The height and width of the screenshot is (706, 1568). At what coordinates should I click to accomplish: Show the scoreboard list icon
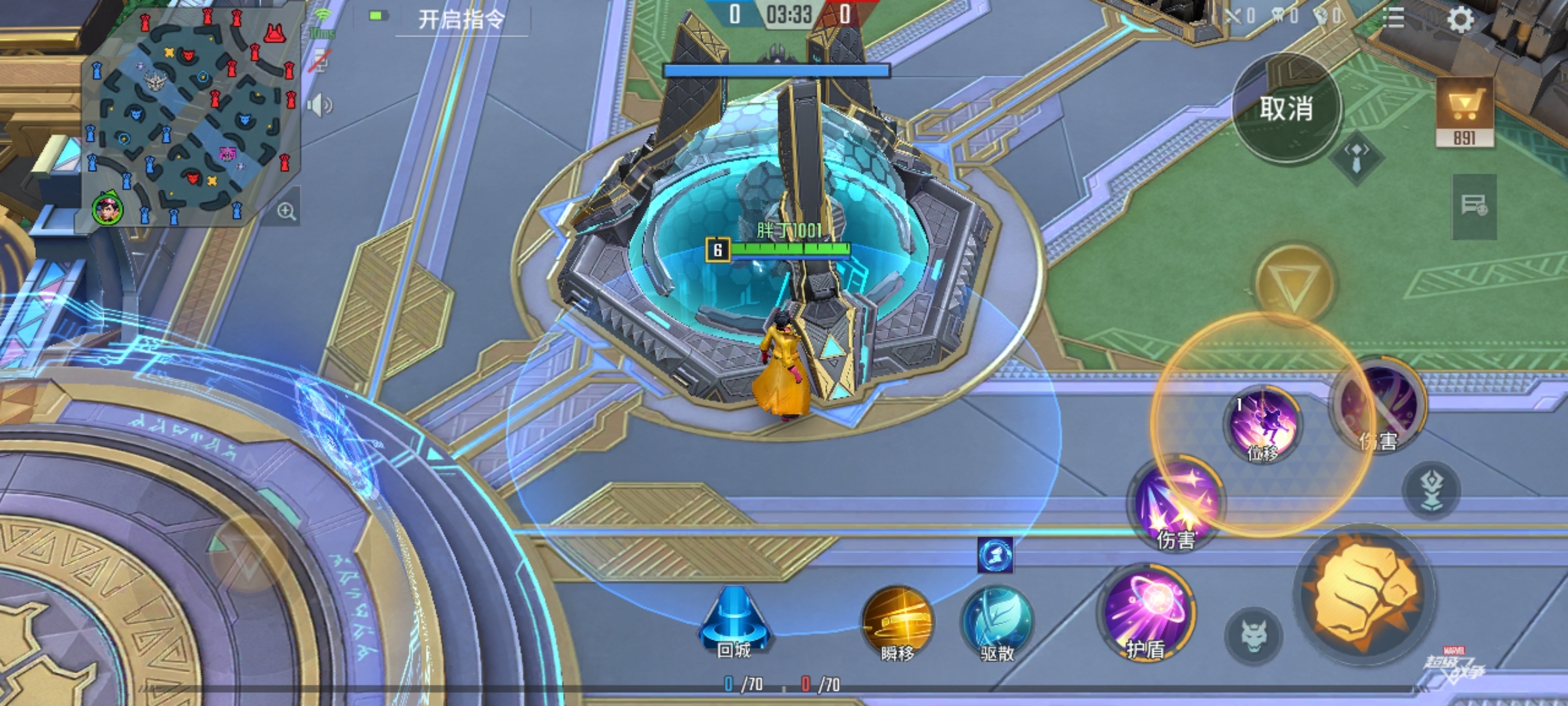(1394, 18)
